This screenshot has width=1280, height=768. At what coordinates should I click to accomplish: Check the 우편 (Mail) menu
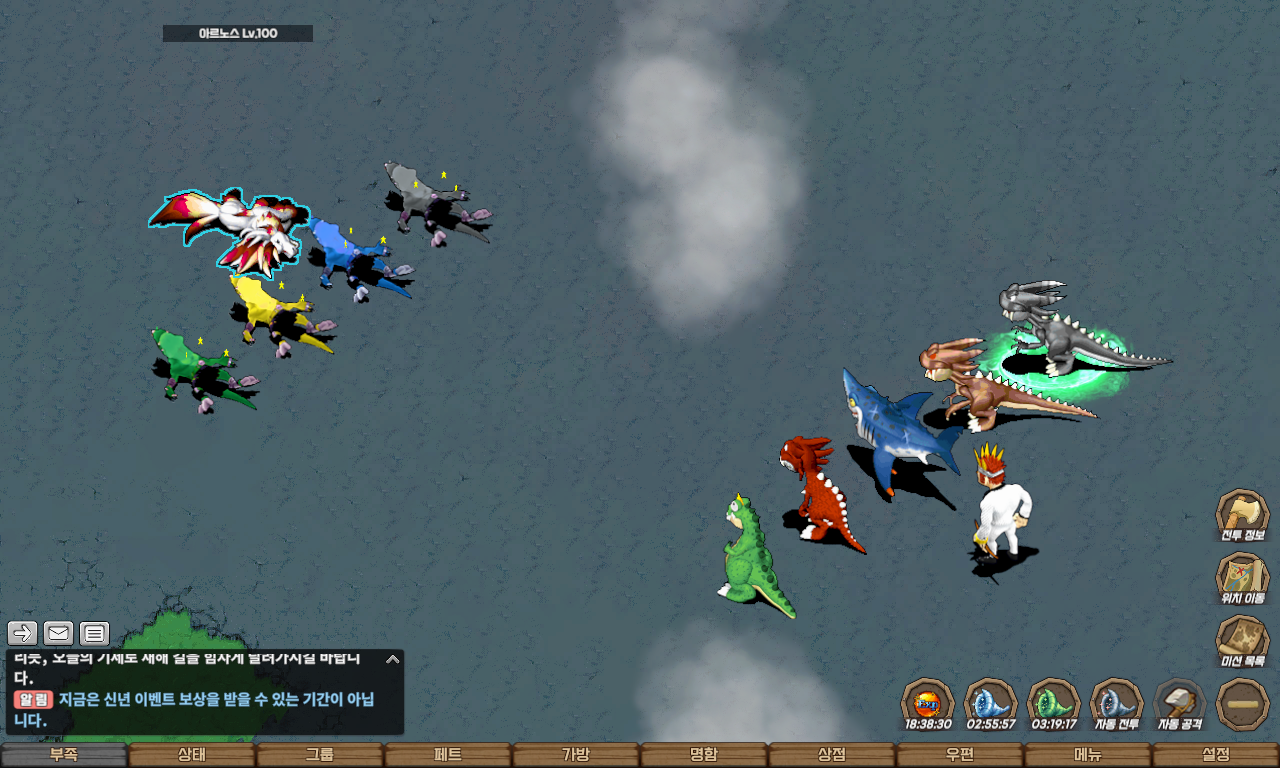(x=960, y=755)
